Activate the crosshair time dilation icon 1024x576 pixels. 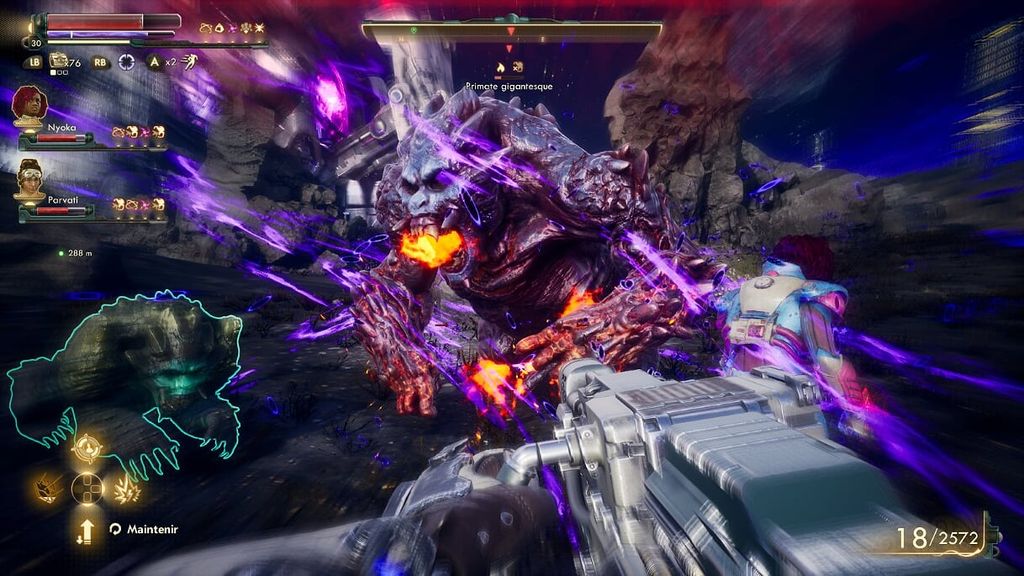coord(126,61)
